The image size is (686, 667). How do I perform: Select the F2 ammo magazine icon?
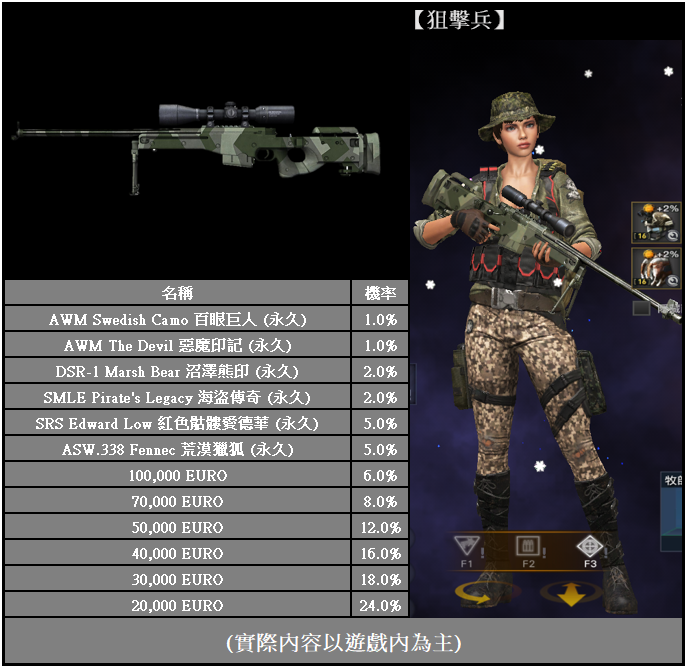pos(527,546)
